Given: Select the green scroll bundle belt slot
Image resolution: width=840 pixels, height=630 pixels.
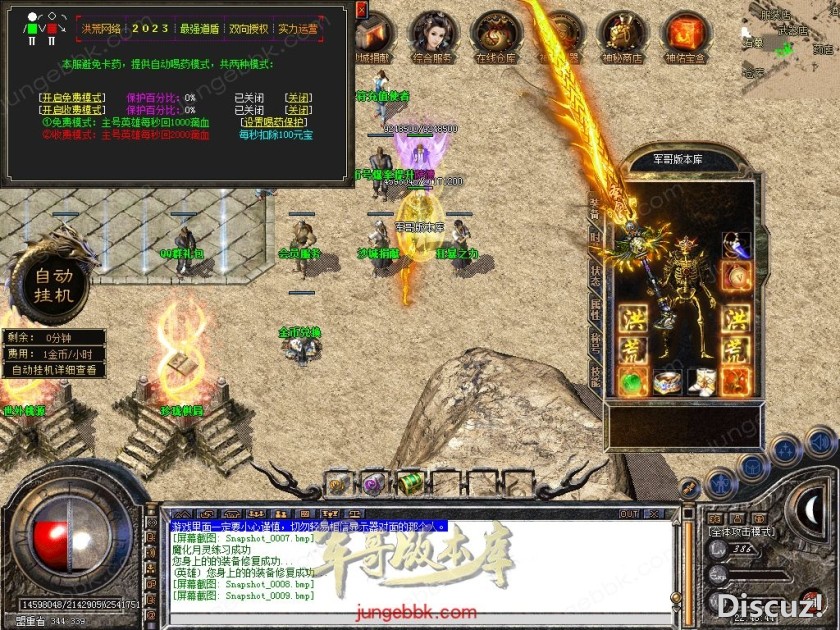Looking at the screenshot, I should (410, 483).
